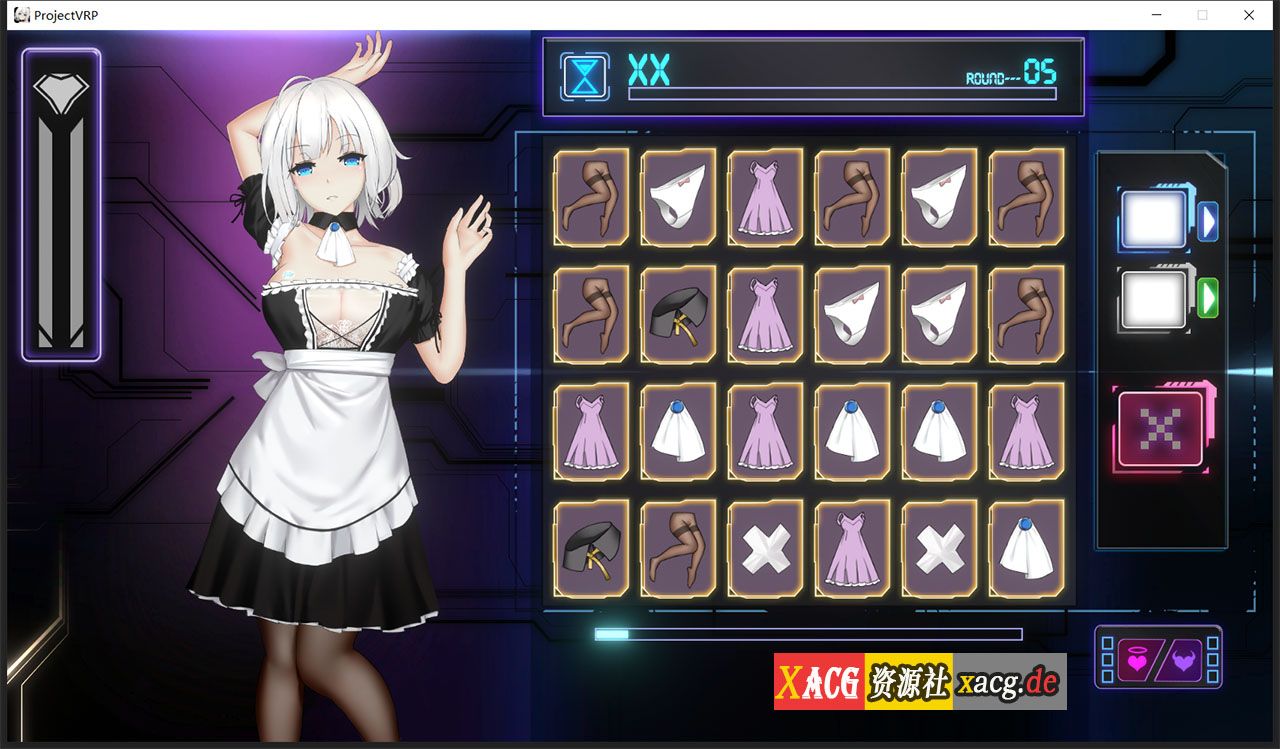The height and width of the screenshot is (749, 1280).
Task: Click the pink dress tile in the bottom row
Action: (852, 548)
